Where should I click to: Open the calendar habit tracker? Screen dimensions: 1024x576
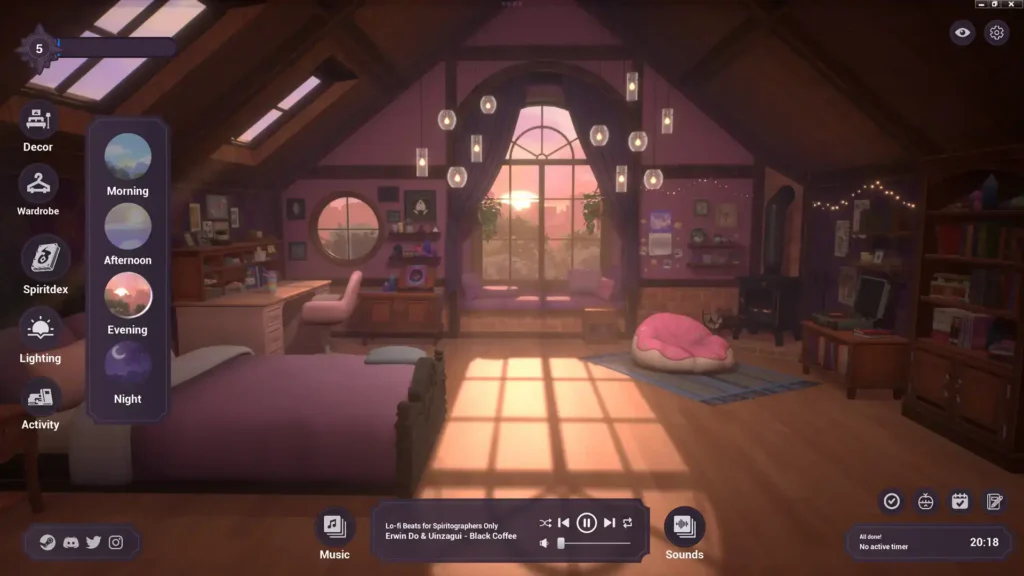pos(960,501)
